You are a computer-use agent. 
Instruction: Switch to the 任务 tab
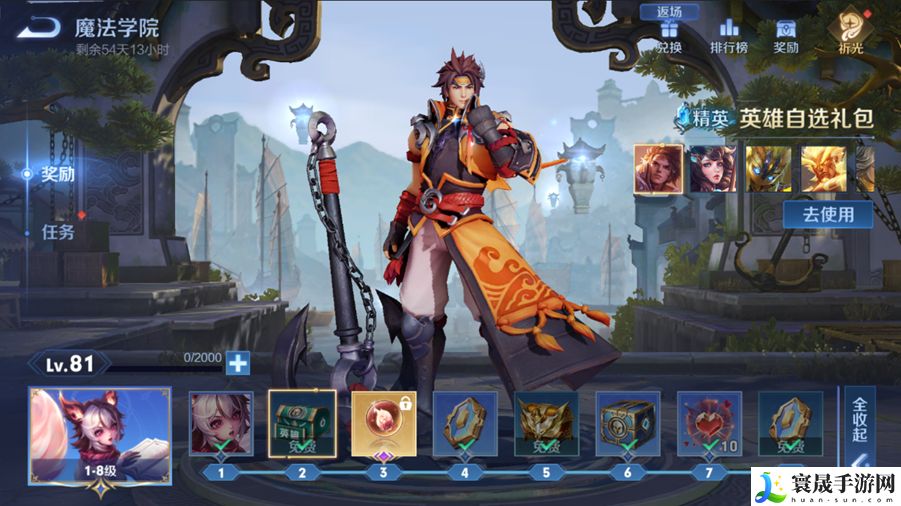tap(57, 232)
